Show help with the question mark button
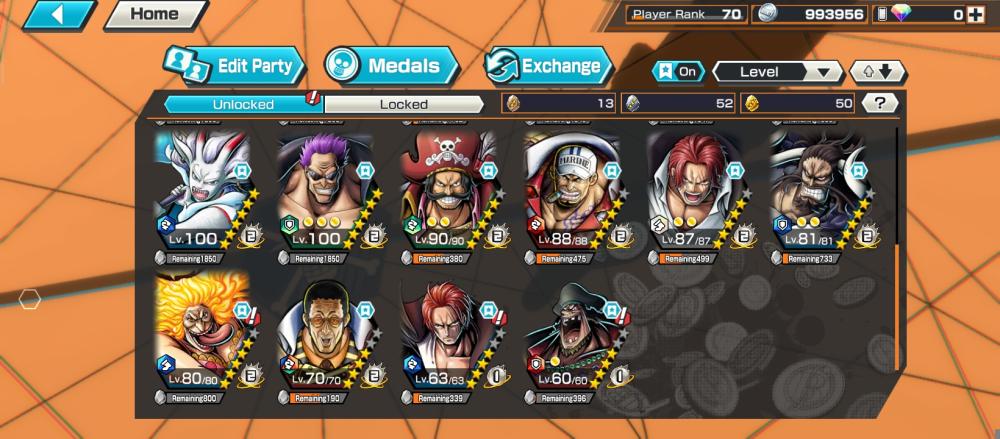1000x439 pixels. (x=879, y=103)
